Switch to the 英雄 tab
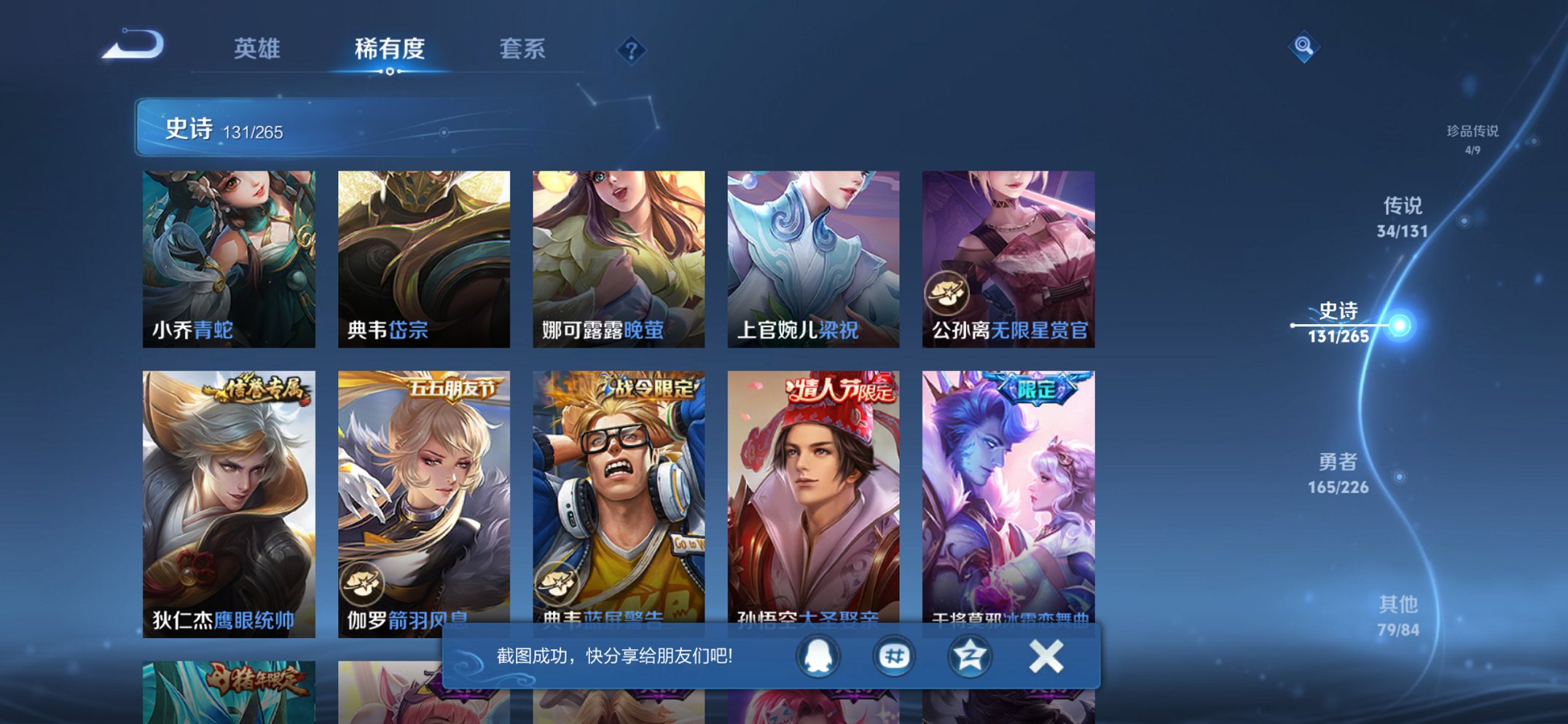The height and width of the screenshot is (724, 1568). (x=258, y=49)
